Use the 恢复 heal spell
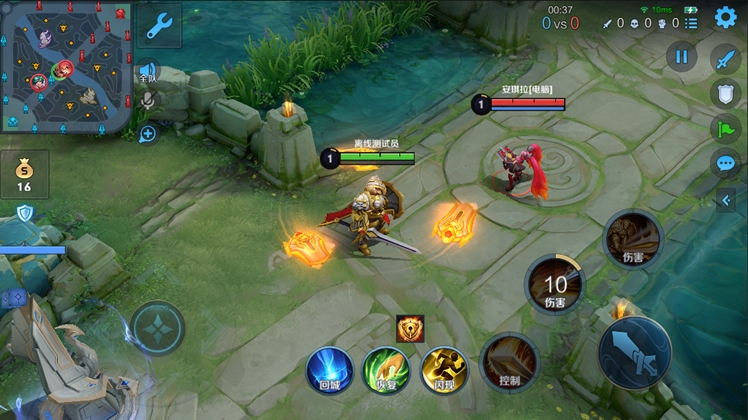This screenshot has width=748, height=420. (x=386, y=368)
